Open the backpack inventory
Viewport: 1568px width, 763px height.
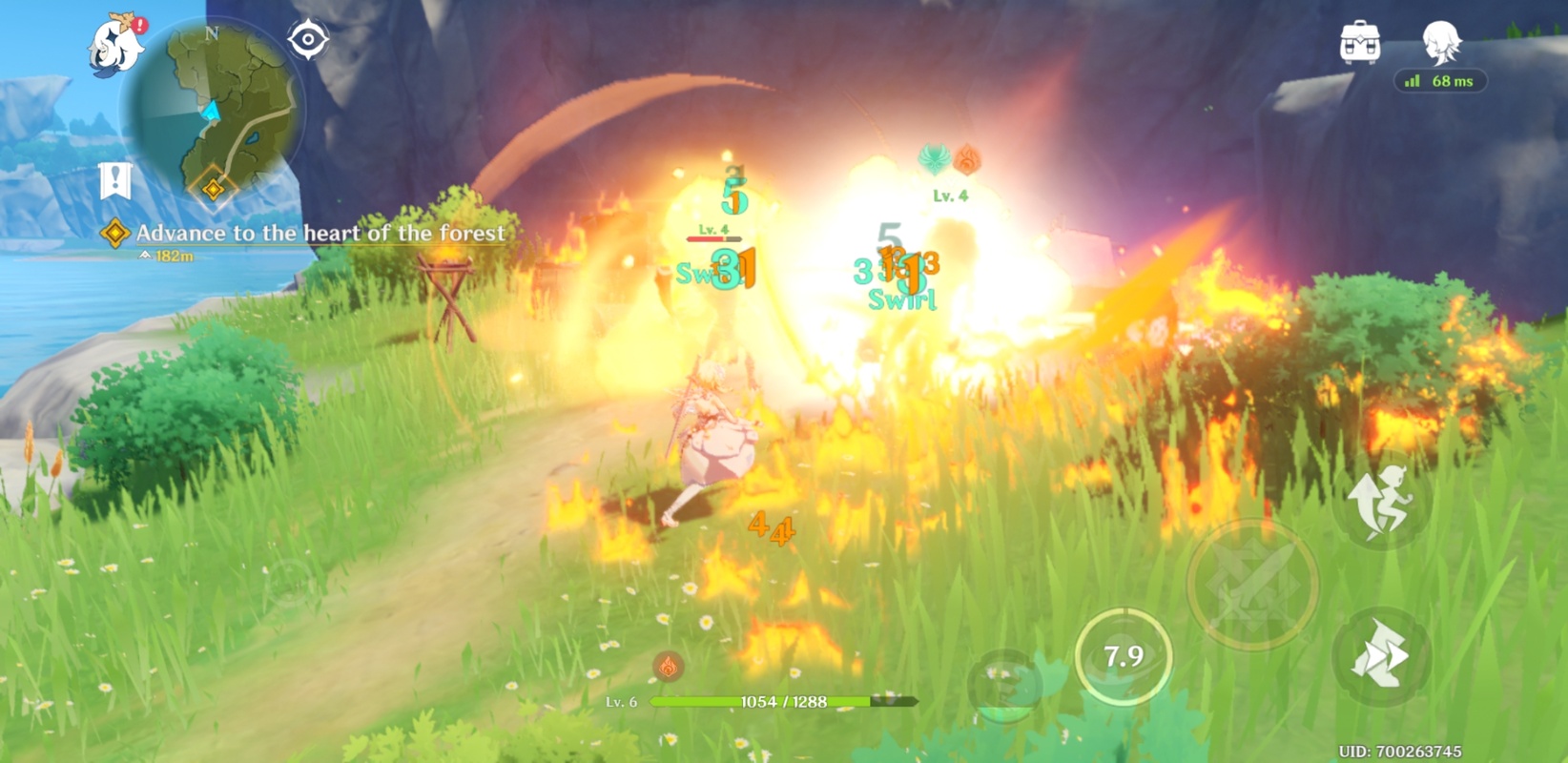click(1359, 43)
